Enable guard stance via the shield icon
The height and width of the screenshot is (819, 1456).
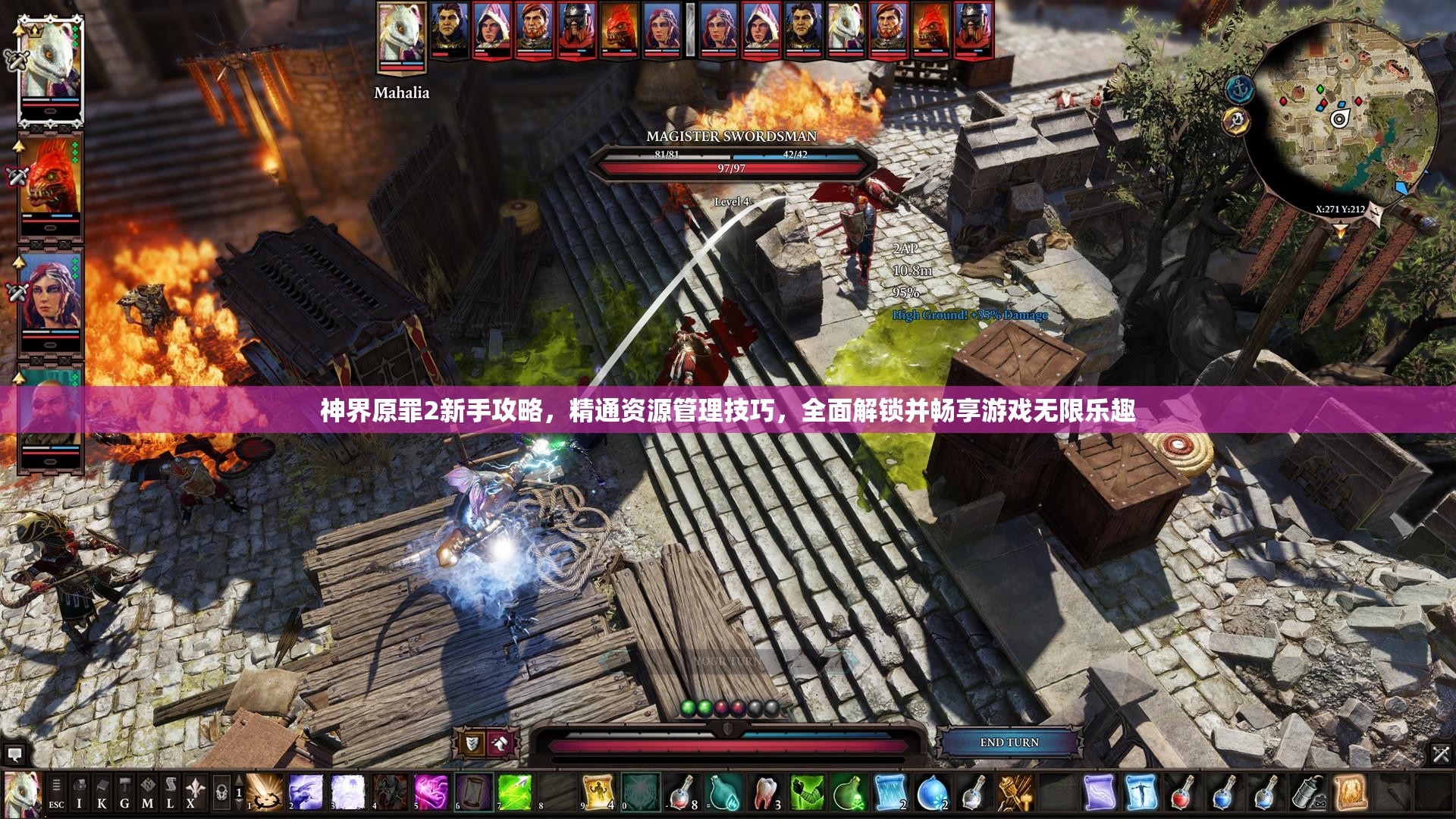coord(471,744)
